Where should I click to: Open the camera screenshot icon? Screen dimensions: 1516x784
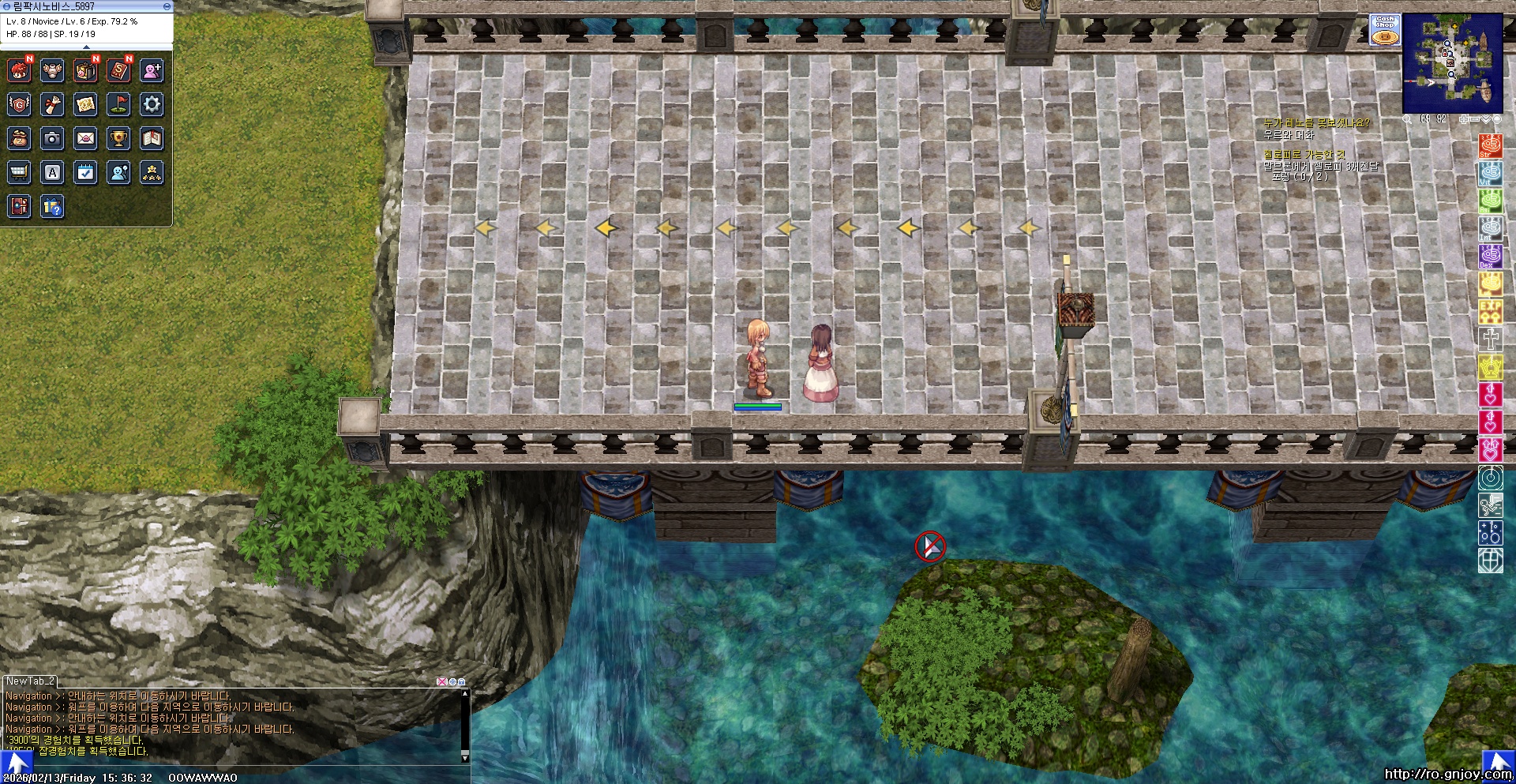click(52, 138)
